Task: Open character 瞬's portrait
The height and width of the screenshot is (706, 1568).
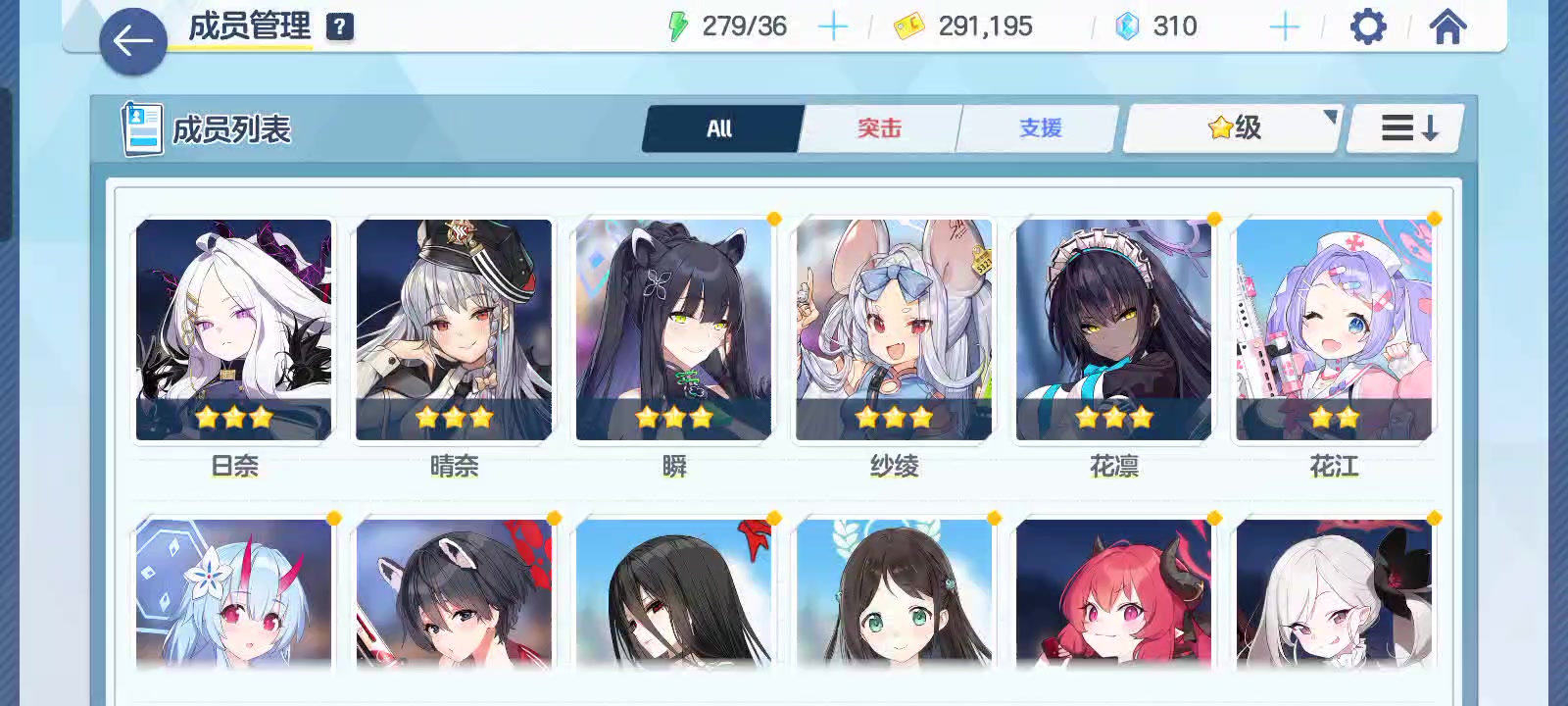Action: (672, 328)
